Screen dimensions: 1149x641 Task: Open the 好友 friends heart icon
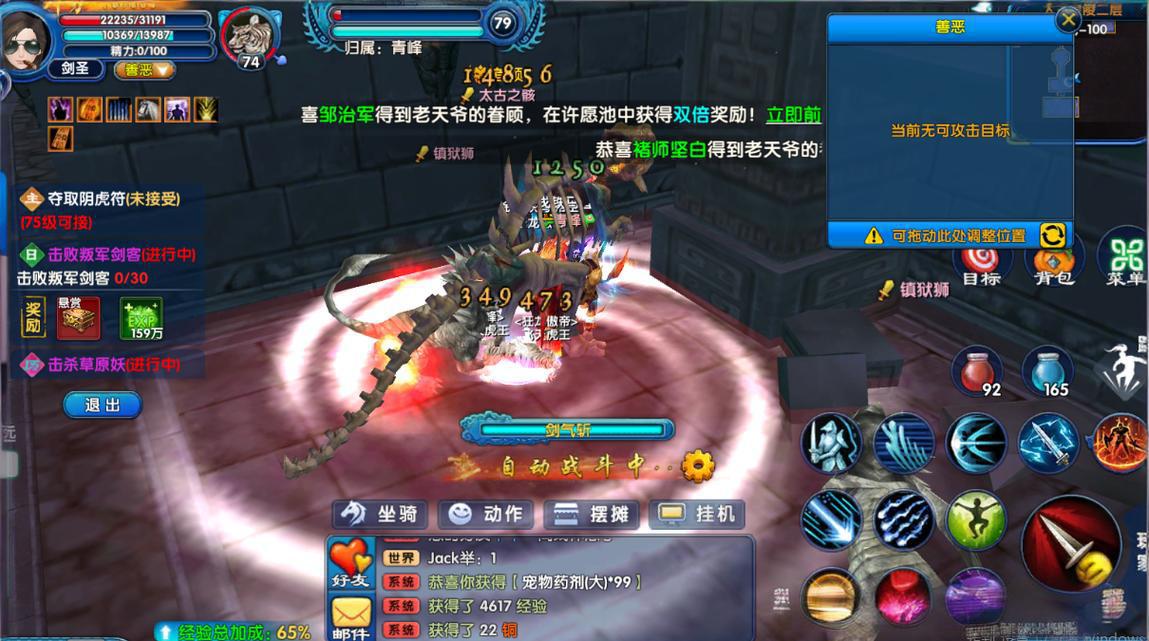[x=350, y=563]
